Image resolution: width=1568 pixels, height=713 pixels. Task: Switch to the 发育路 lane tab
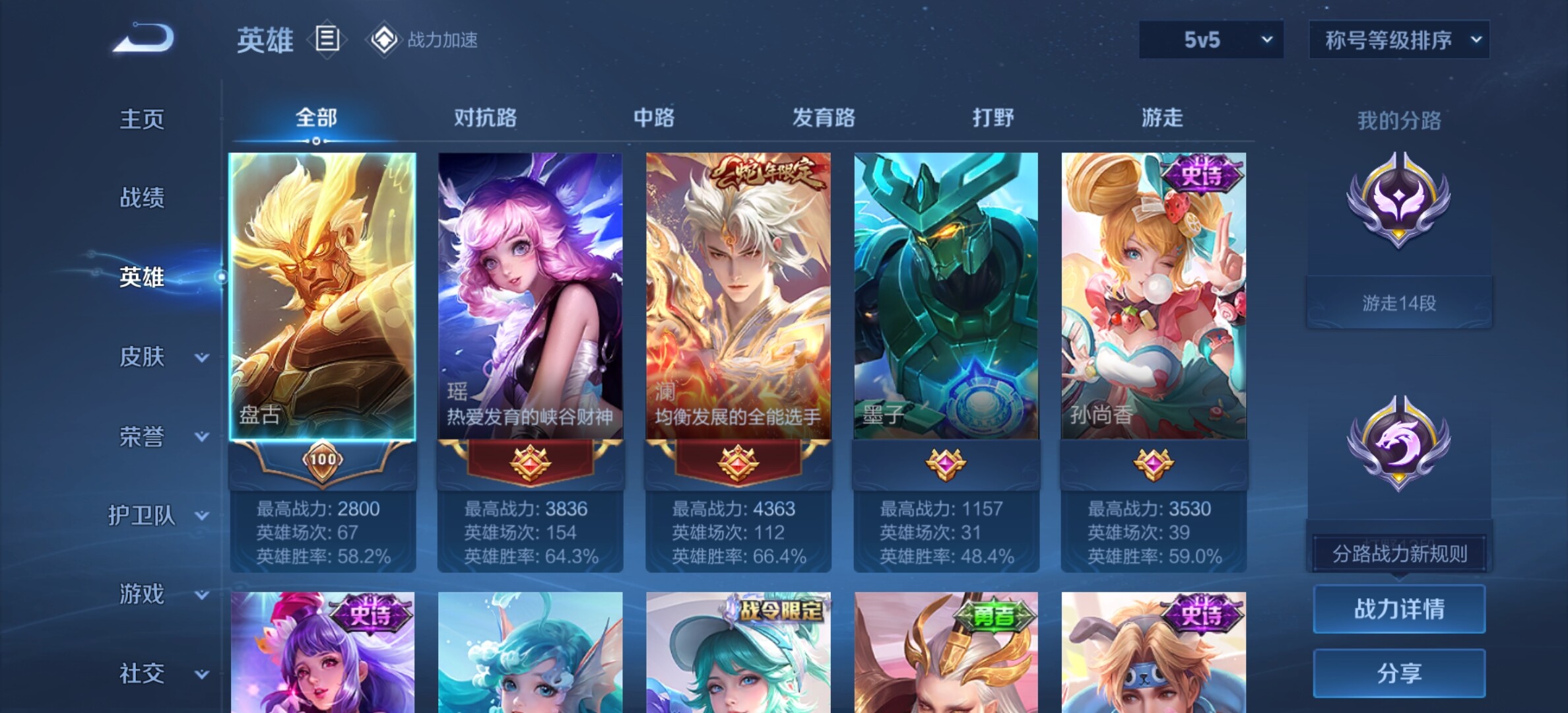(x=824, y=118)
